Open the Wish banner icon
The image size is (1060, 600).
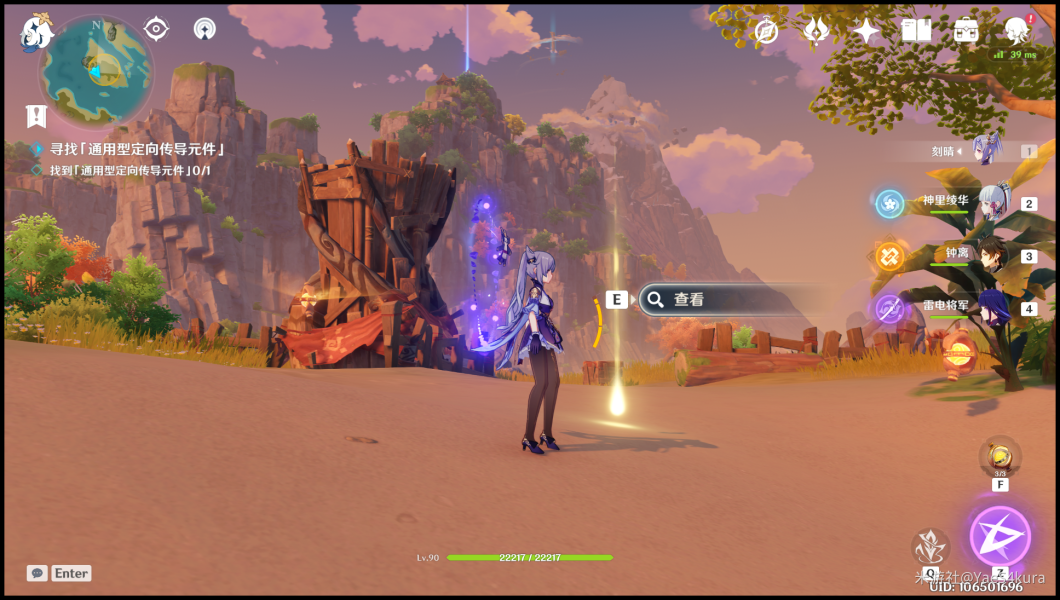pos(816,31)
